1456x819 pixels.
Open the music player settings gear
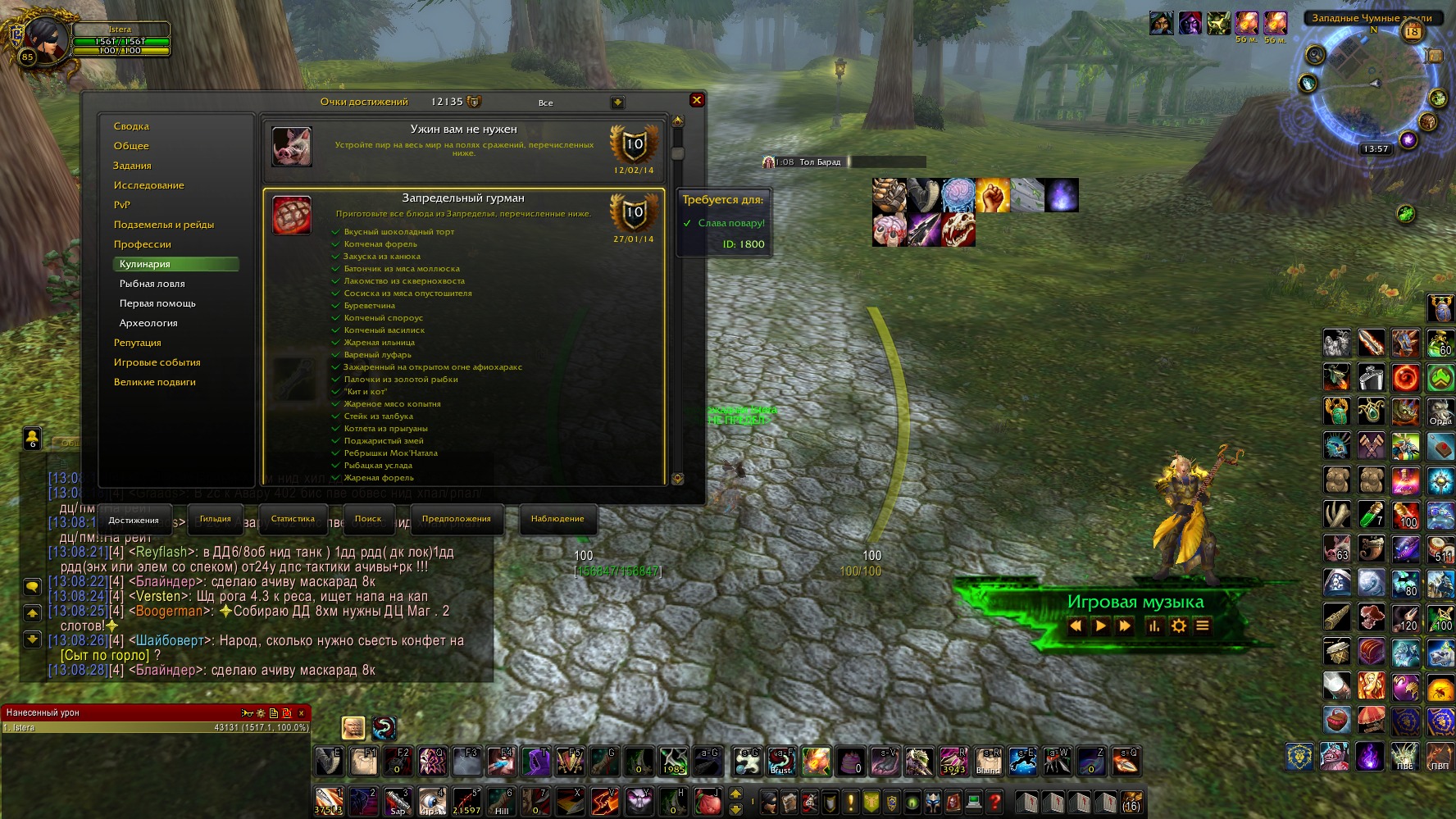click(x=1179, y=626)
